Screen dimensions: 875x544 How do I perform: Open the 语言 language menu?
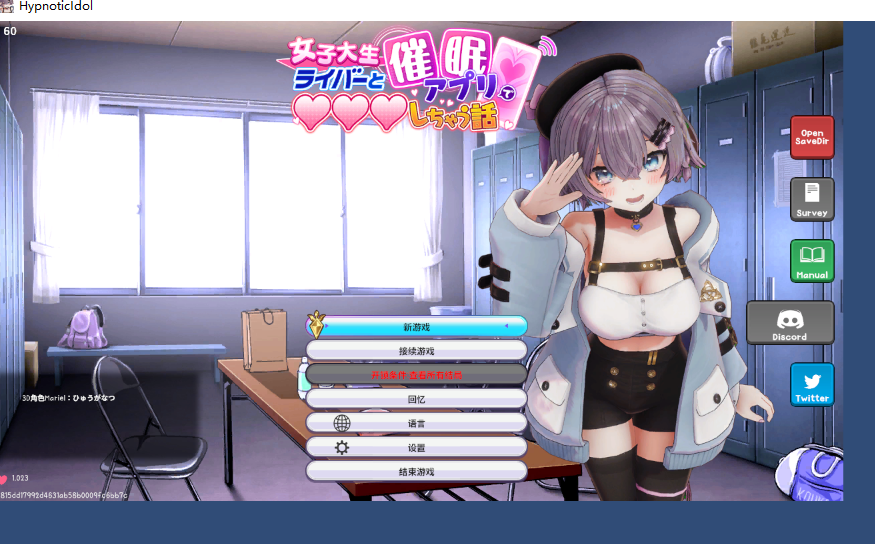pos(416,423)
